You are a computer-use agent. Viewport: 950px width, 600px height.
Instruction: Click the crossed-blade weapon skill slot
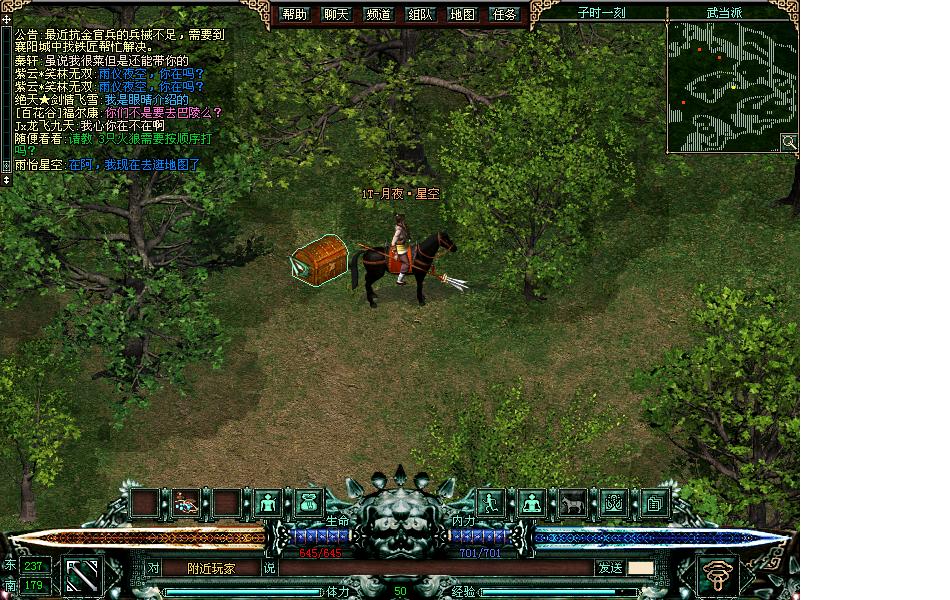click(x=83, y=575)
